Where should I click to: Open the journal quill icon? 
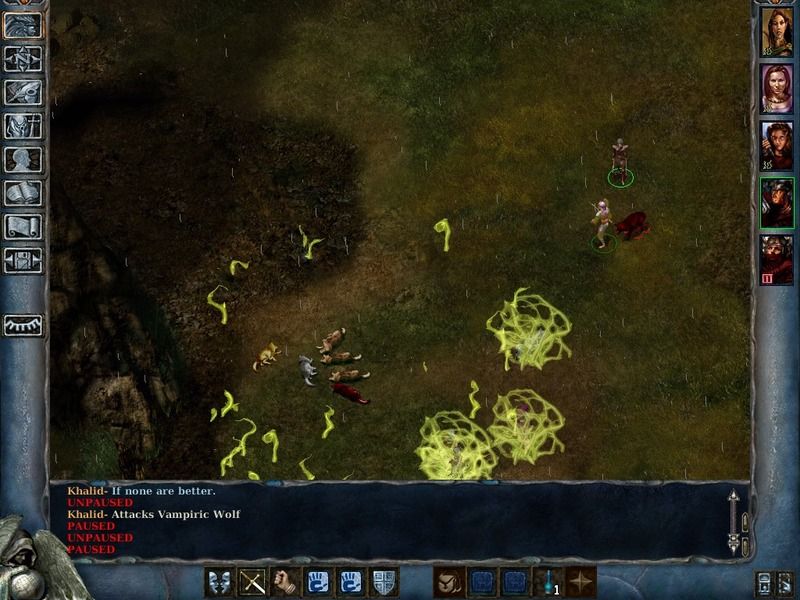pos(23,92)
